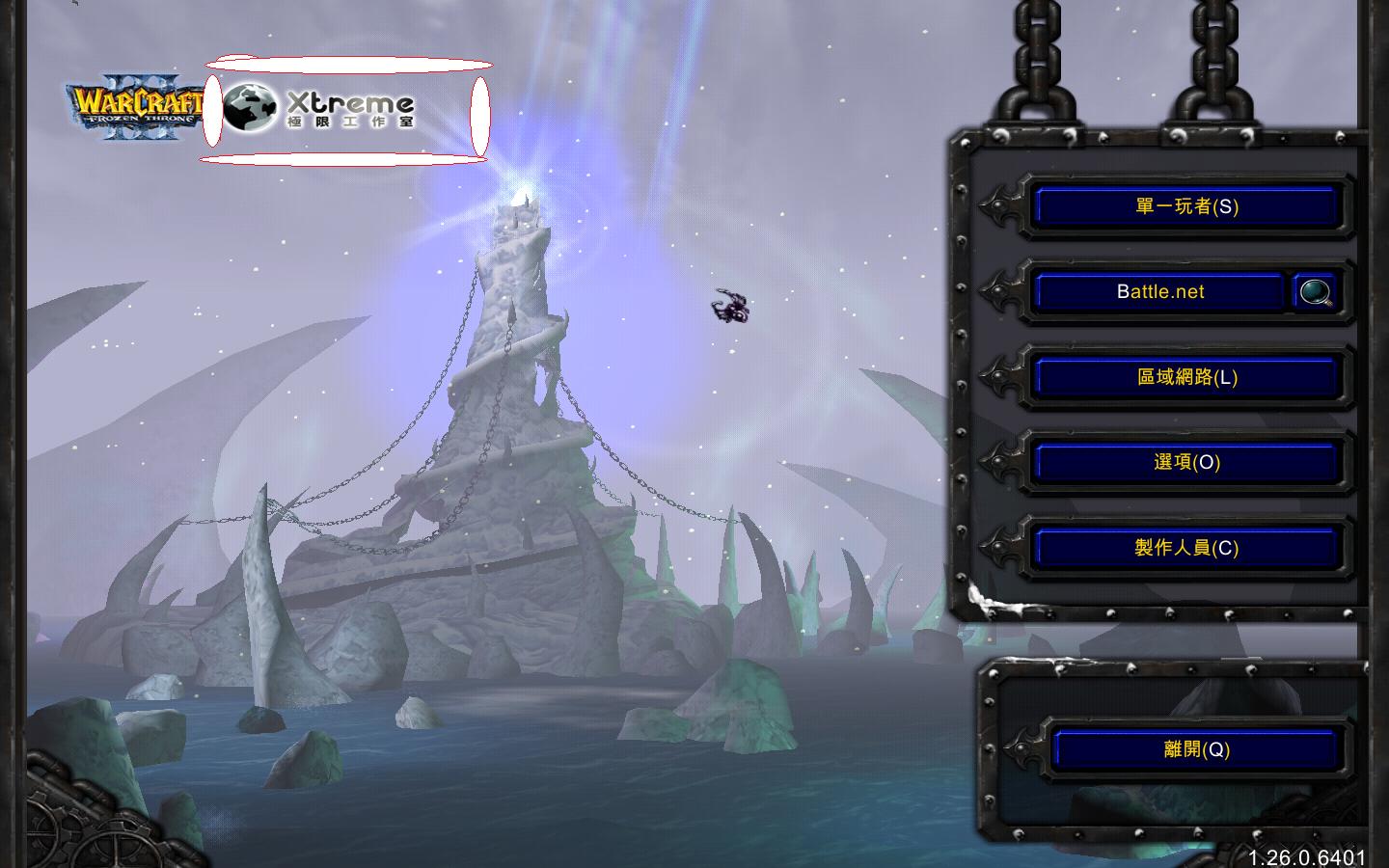The height and width of the screenshot is (868, 1389).
Task: Click the magnifying glass beside Battle.net
Action: 1315,291
